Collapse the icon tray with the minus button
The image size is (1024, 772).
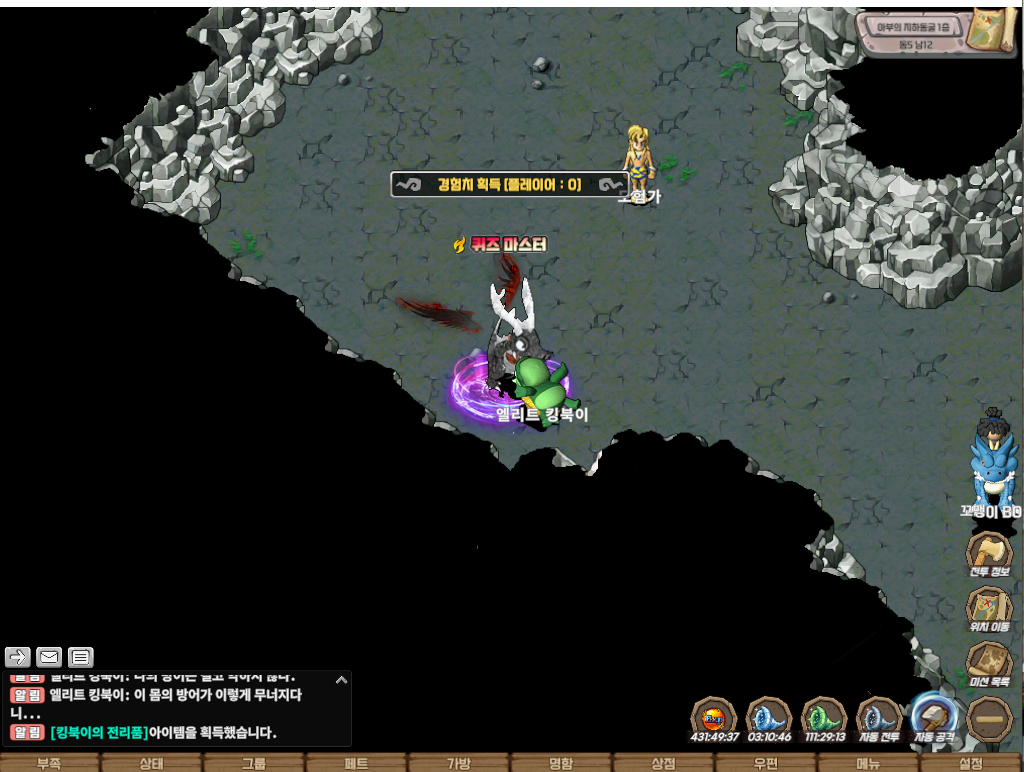tap(989, 718)
